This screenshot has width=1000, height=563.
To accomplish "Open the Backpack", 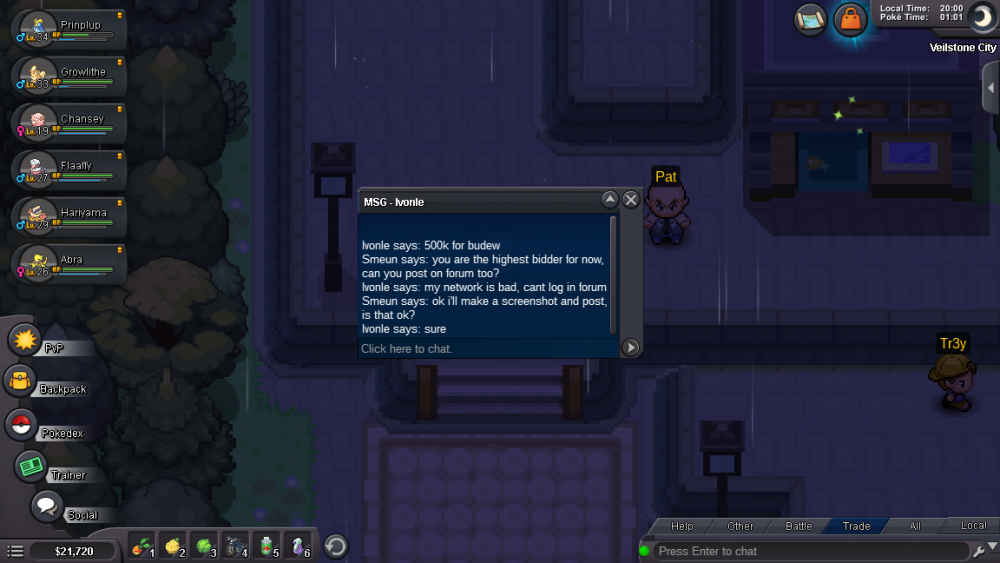I will [x=22, y=382].
